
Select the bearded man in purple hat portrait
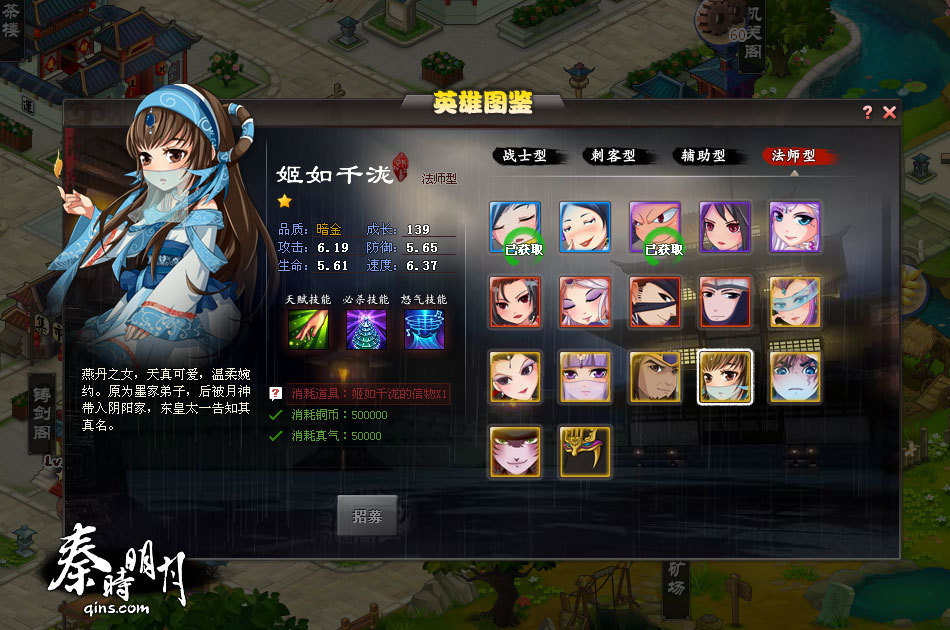click(x=655, y=377)
